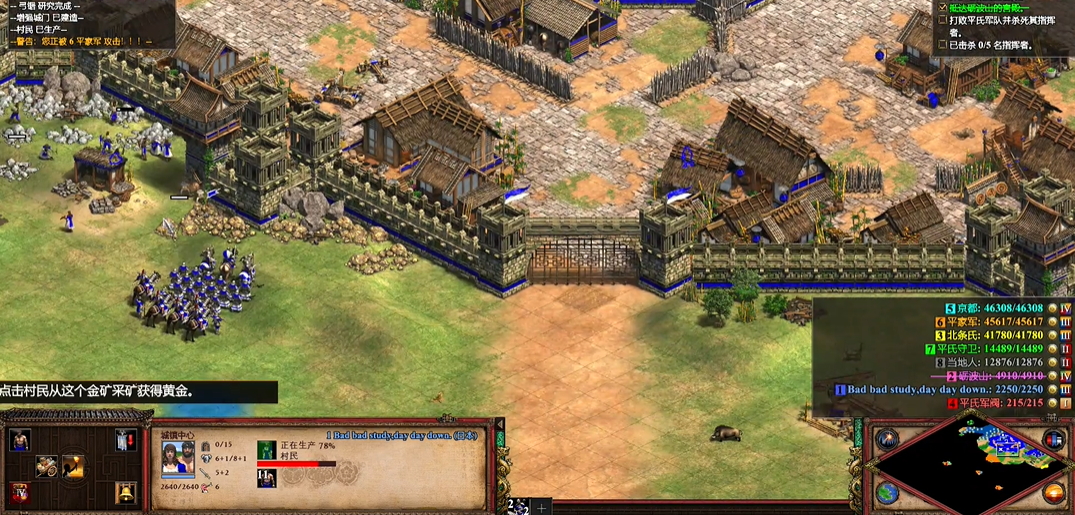Advance to the Imperial Age (IV)
1075x515 pixels.
click(19, 493)
